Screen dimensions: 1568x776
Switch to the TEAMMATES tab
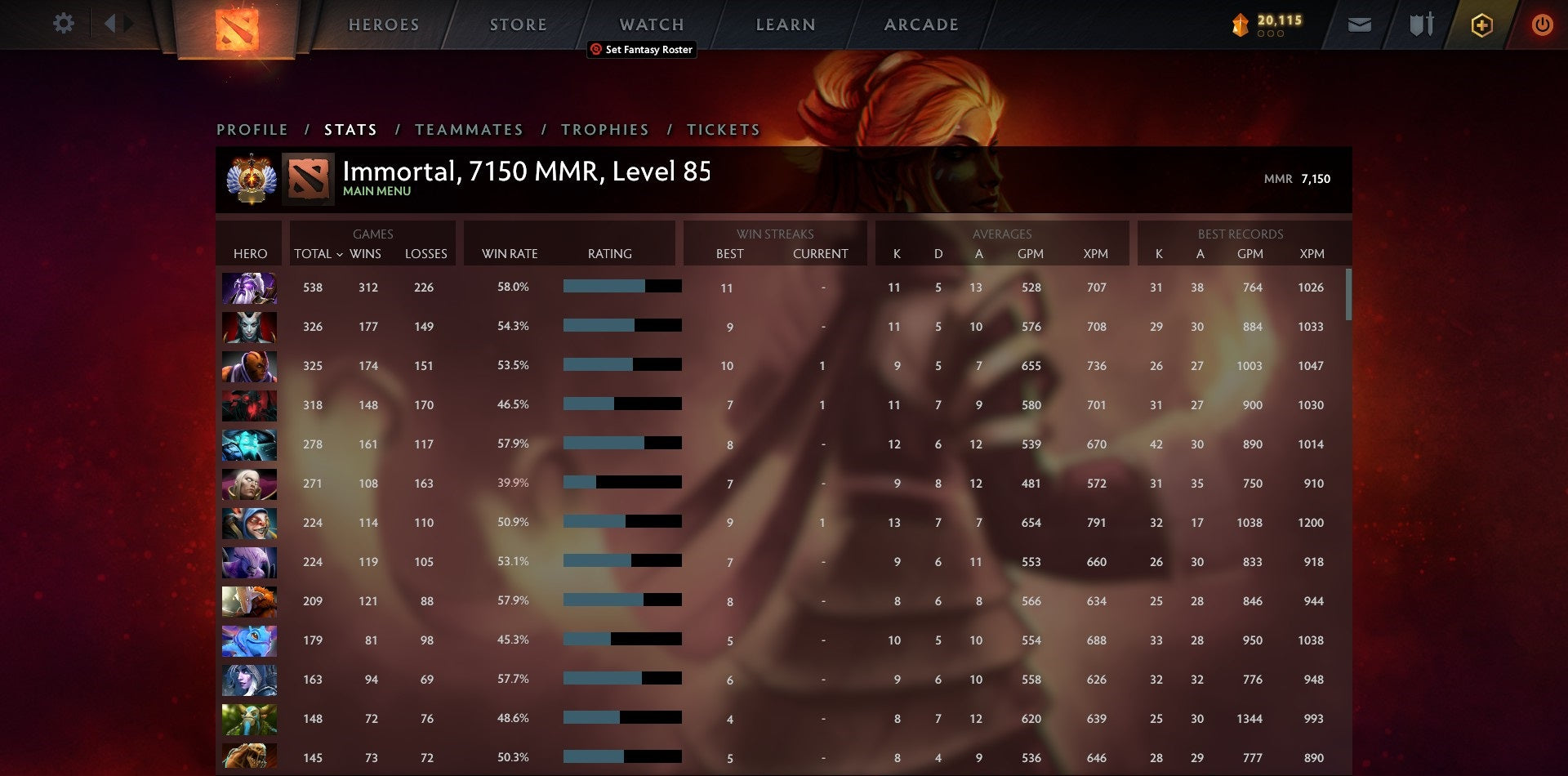click(x=470, y=129)
